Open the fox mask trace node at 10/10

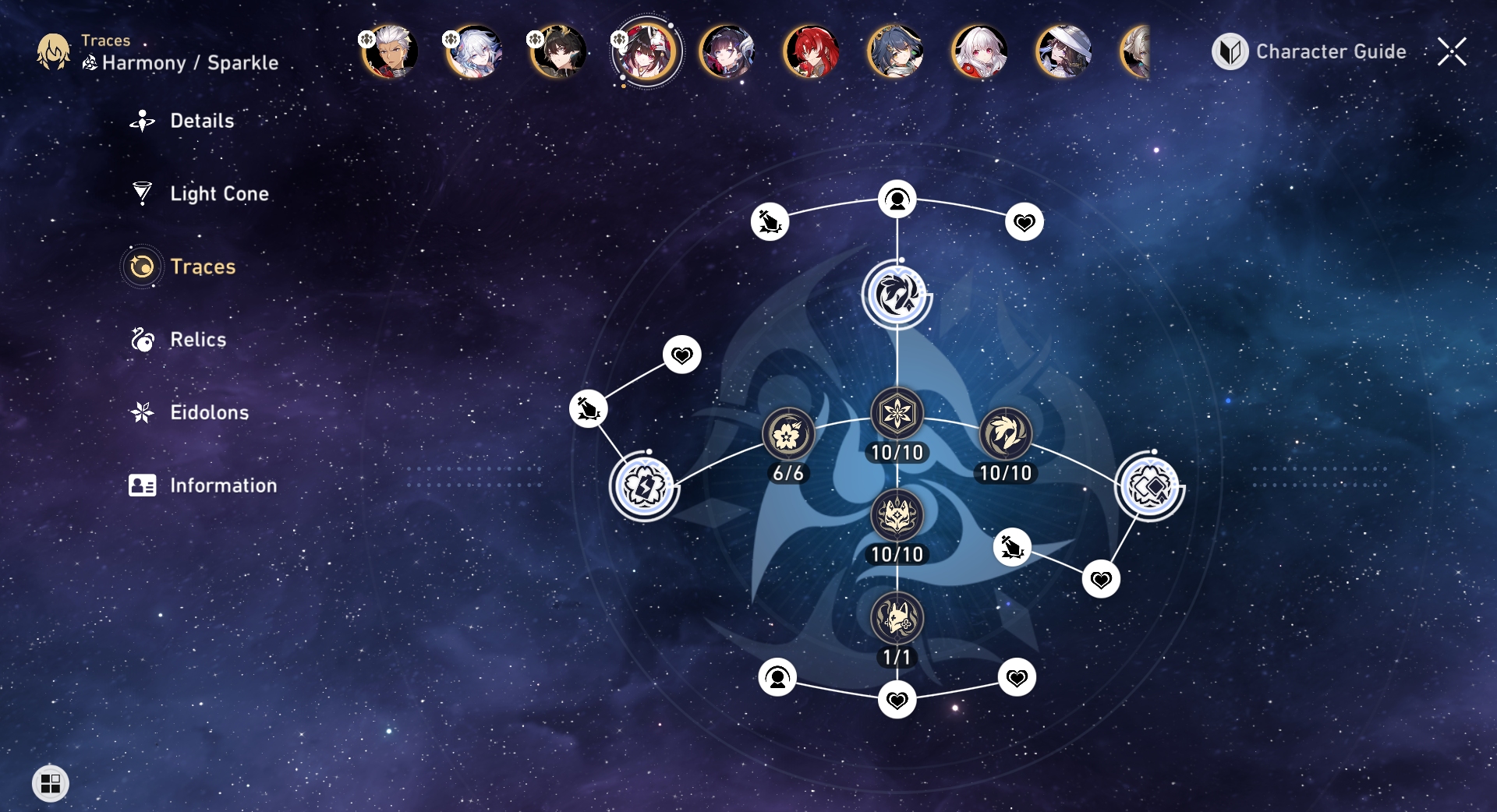897,516
